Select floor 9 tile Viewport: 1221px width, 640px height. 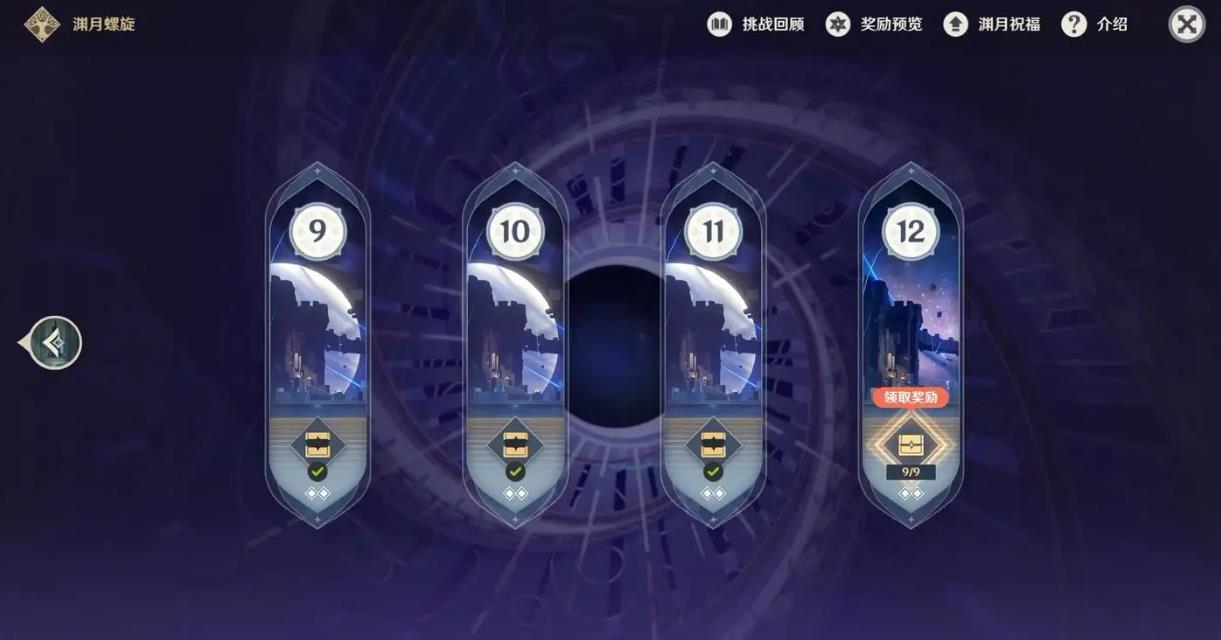[317, 320]
